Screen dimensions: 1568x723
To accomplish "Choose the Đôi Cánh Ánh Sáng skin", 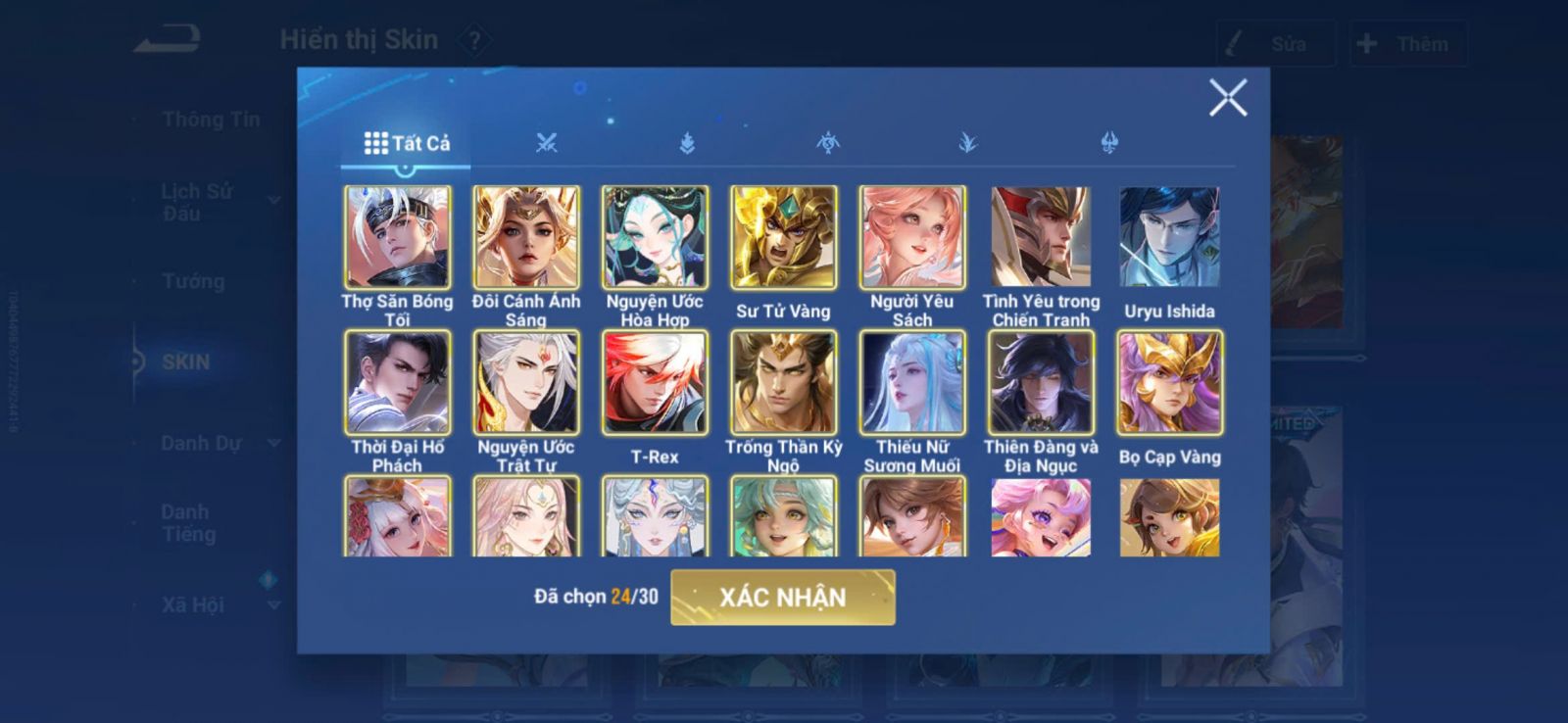I will (x=526, y=238).
